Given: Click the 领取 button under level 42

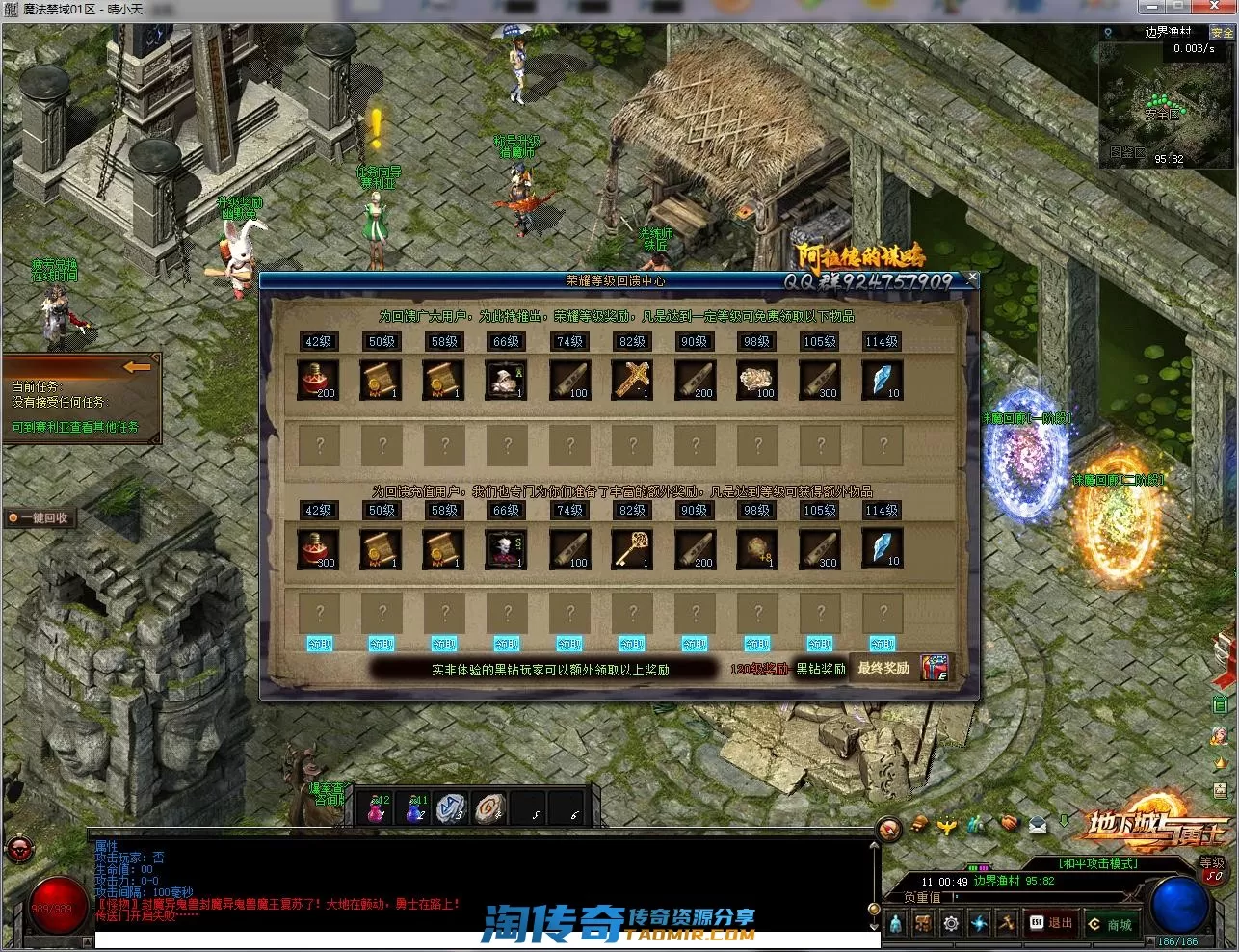Looking at the screenshot, I should point(320,644).
